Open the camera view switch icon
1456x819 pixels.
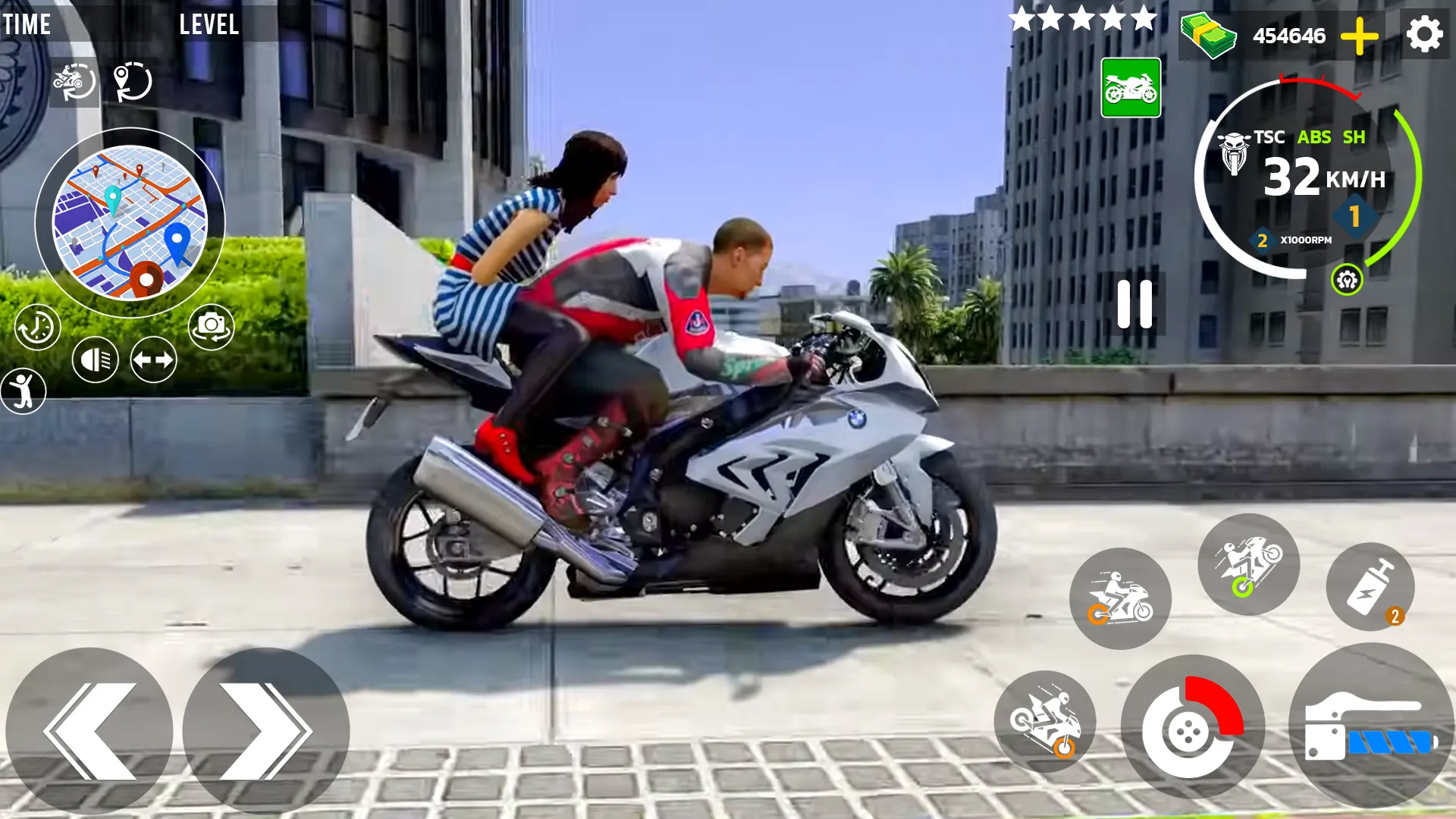(x=213, y=326)
